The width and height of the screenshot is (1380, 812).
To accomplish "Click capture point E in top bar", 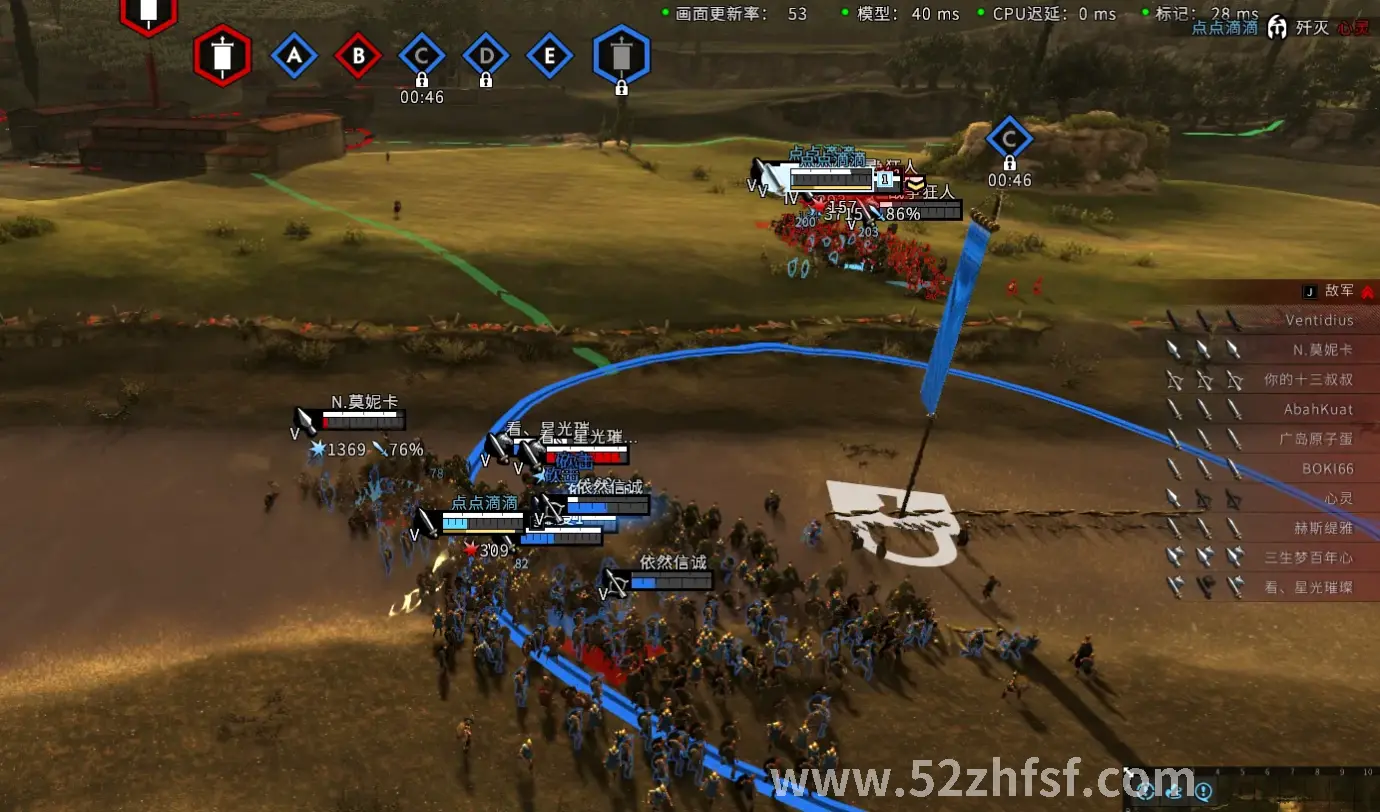I will coord(549,57).
